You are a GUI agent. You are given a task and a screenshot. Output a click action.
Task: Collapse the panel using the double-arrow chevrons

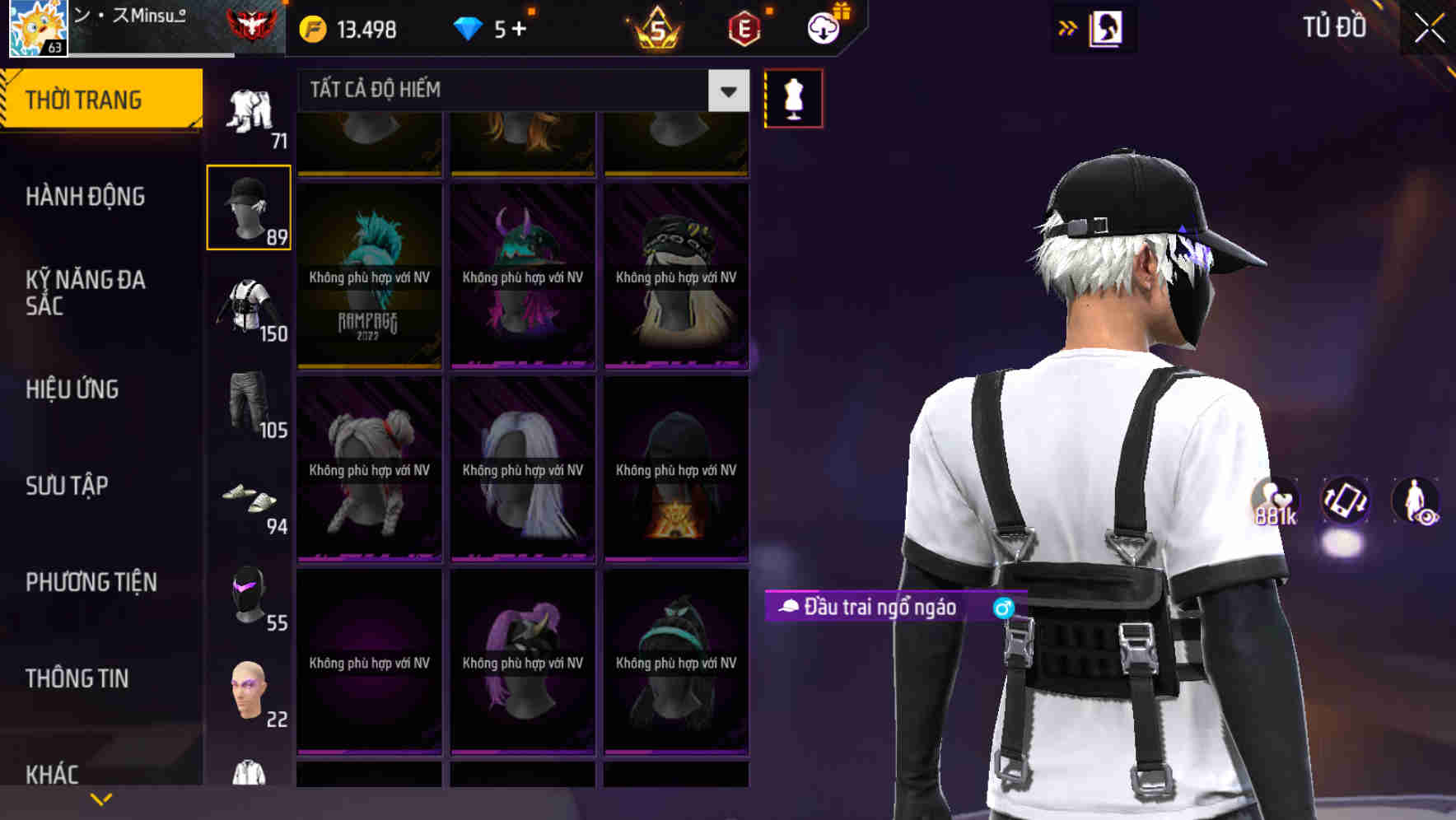click(1067, 27)
